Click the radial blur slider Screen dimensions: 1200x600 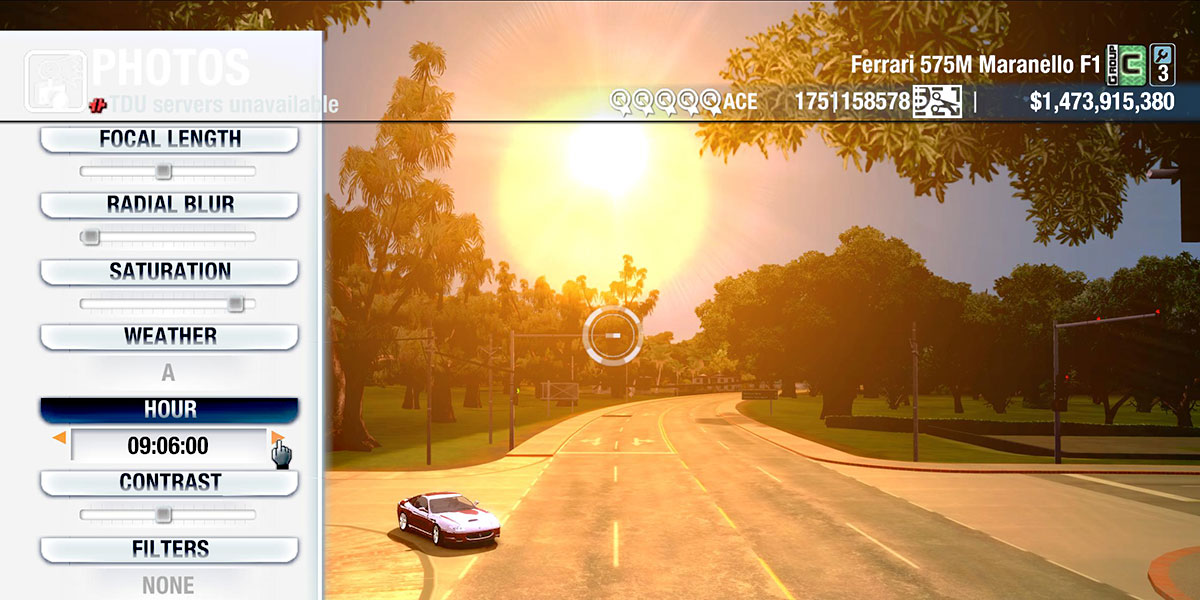click(91, 237)
